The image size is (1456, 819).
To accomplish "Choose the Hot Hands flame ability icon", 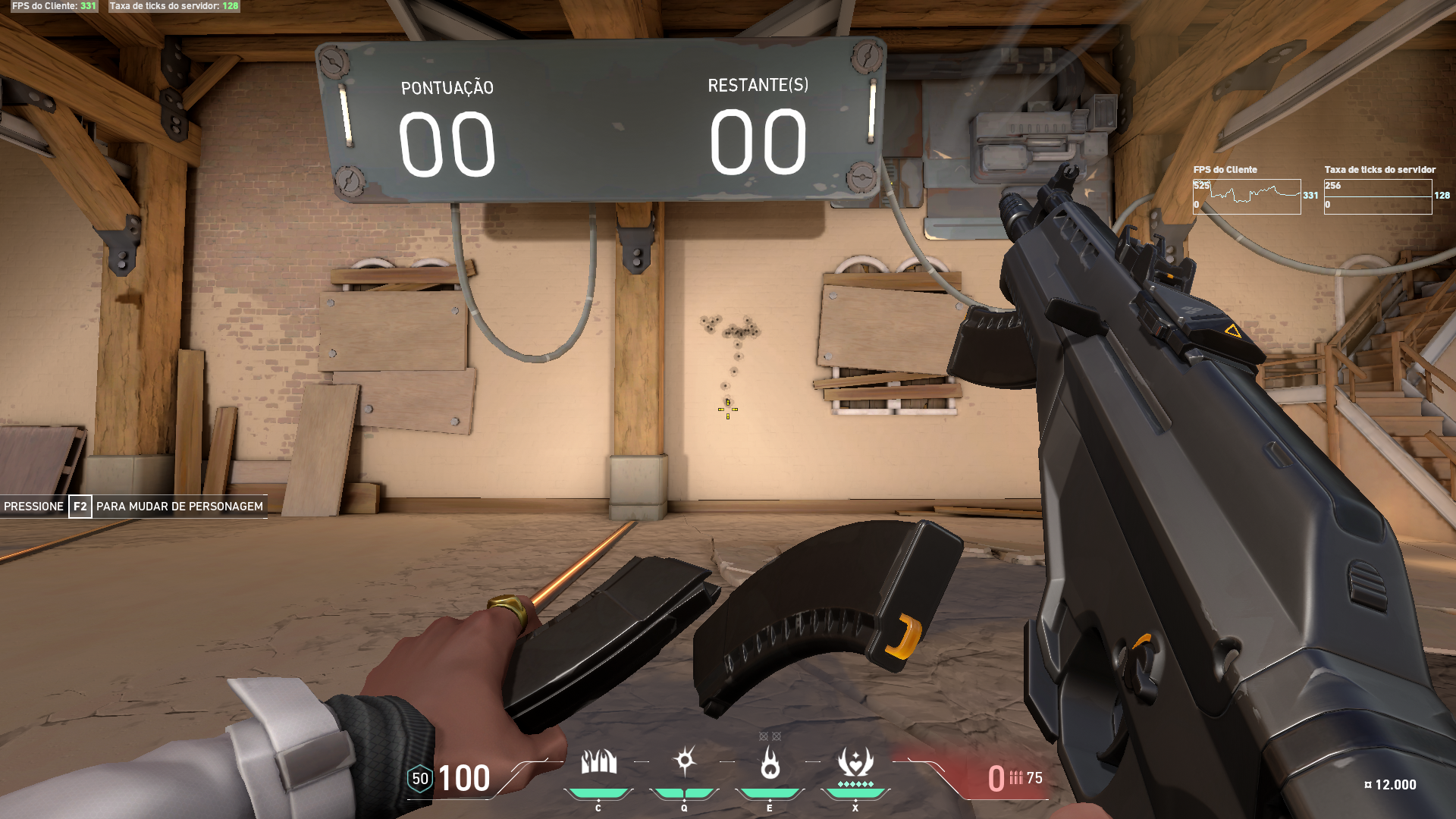I will coord(770,763).
